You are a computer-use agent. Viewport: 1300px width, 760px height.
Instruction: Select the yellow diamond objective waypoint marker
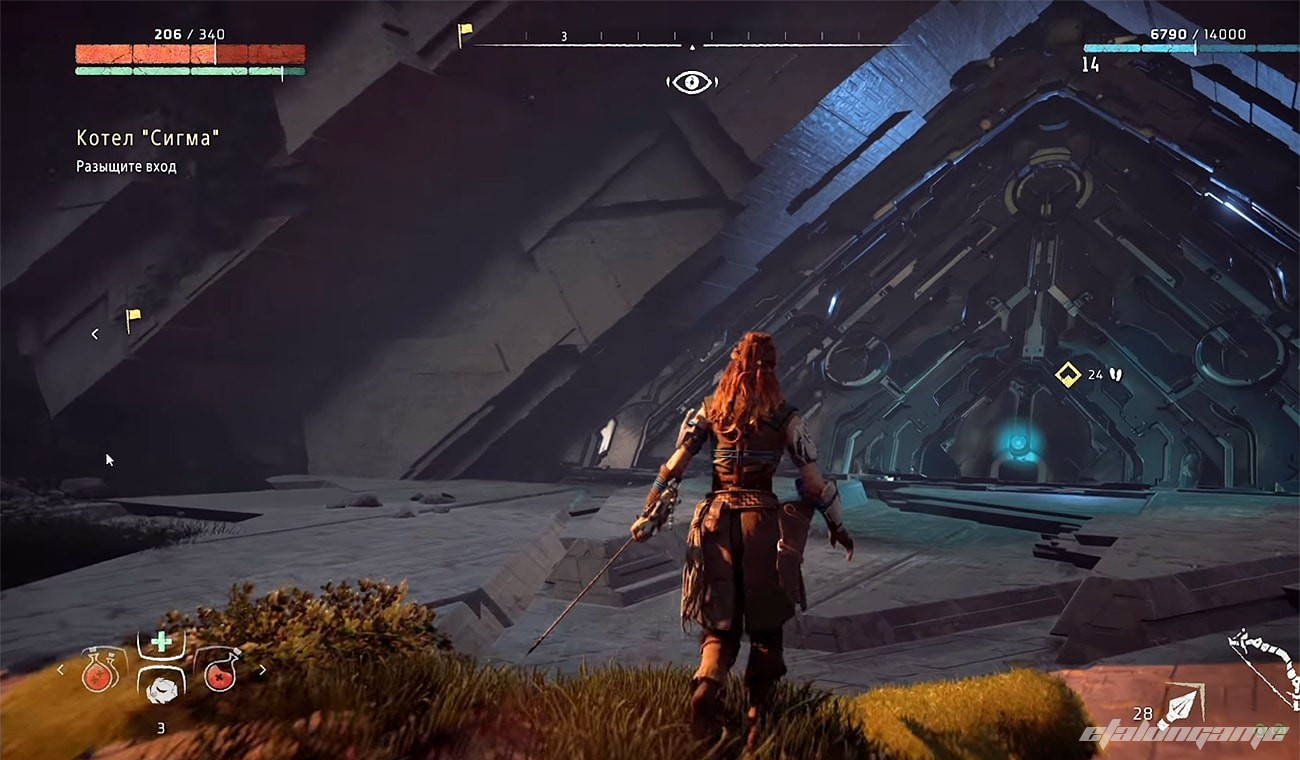click(x=1068, y=375)
